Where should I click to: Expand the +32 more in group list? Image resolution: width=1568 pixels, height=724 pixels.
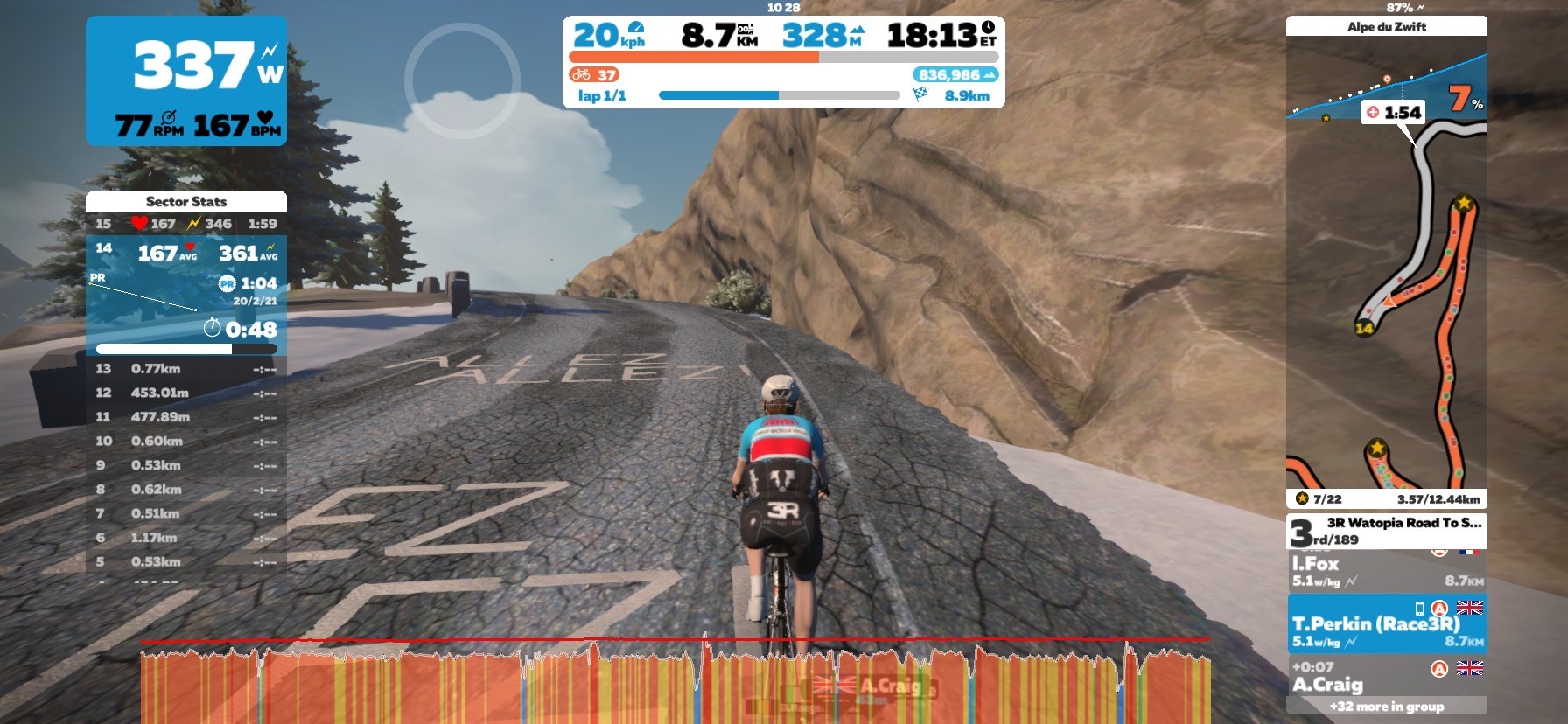1388,707
